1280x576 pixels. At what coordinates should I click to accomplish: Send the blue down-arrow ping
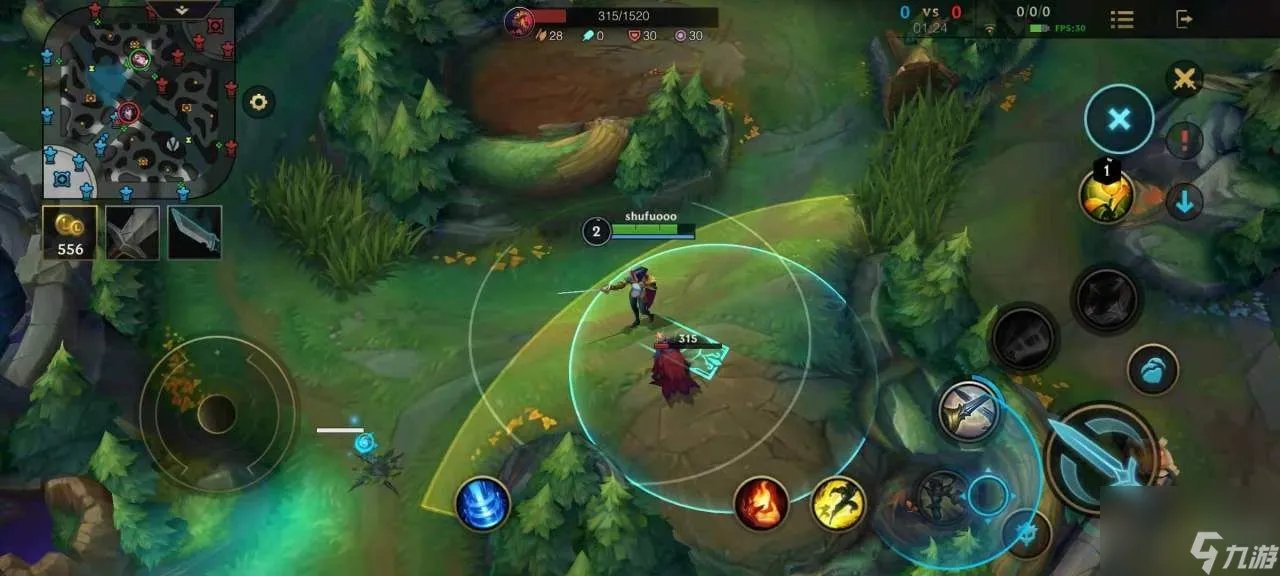pyautogui.click(x=1185, y=202)
